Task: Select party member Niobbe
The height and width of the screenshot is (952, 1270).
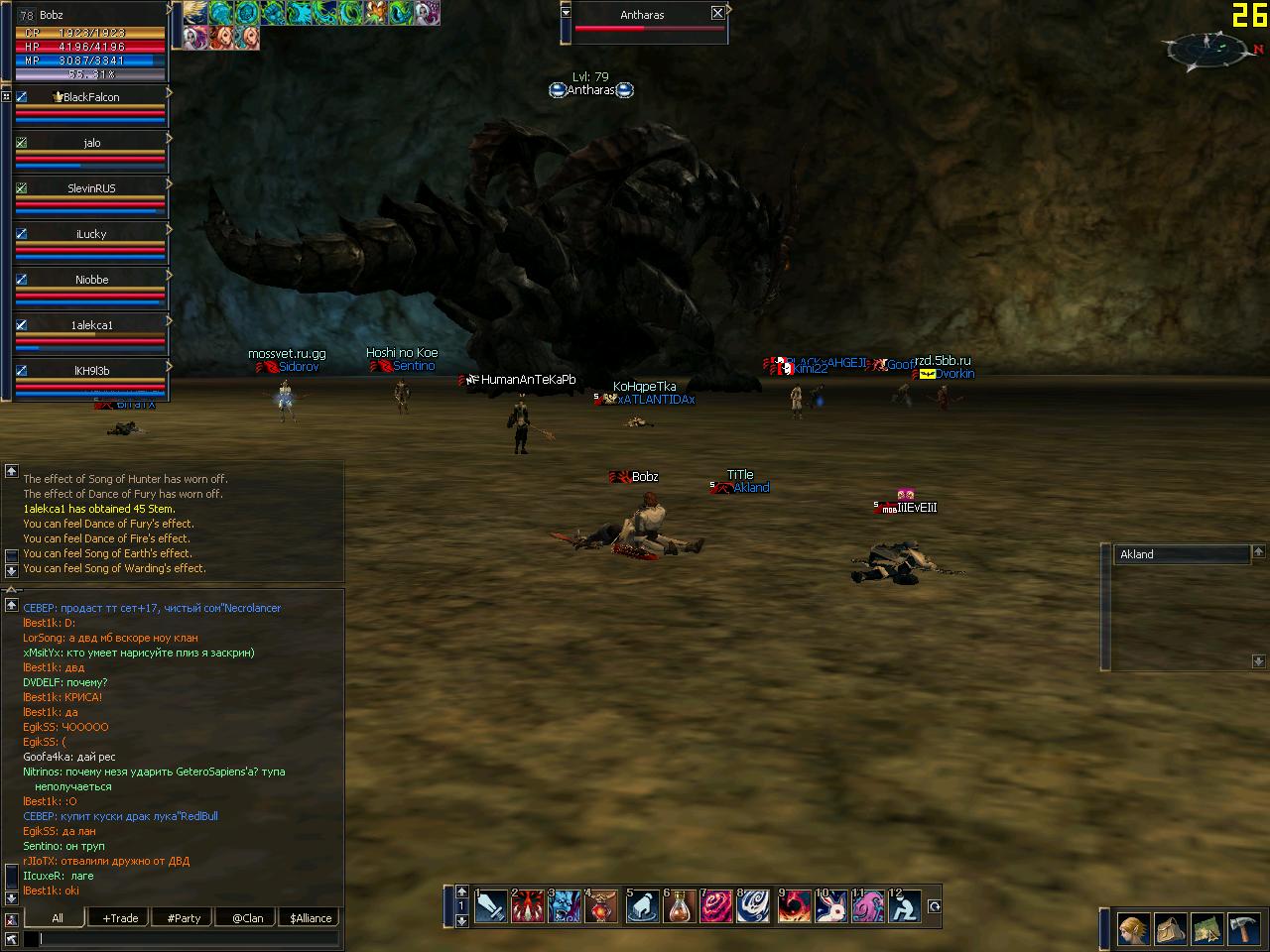Action: tap(91, 280)
